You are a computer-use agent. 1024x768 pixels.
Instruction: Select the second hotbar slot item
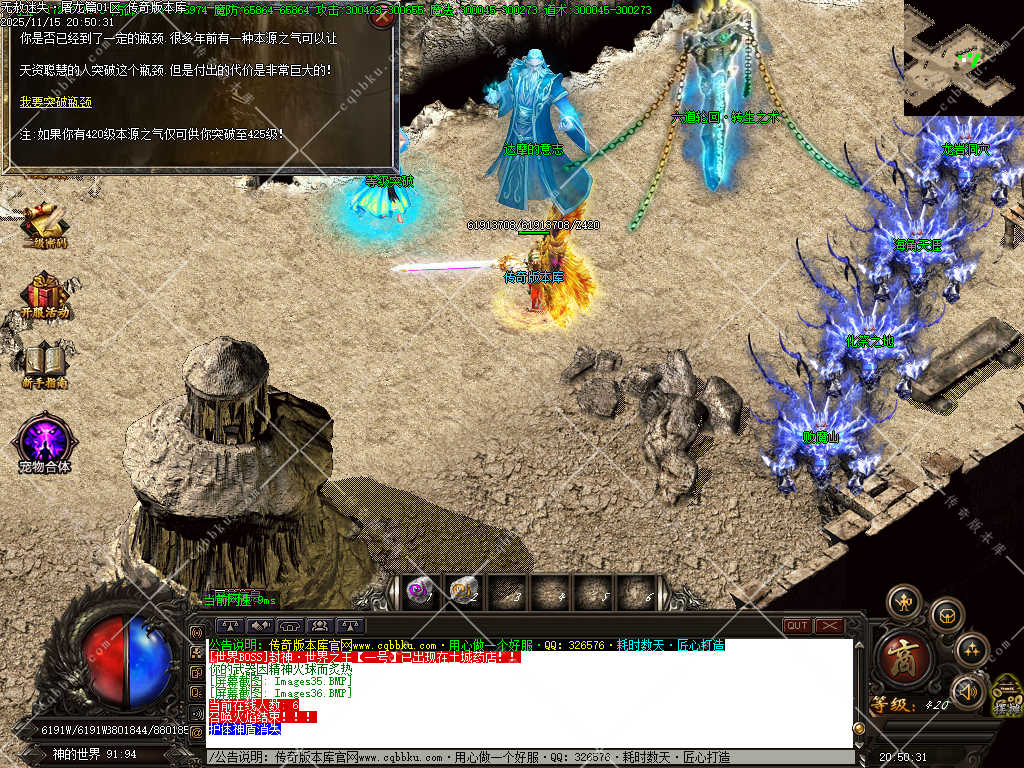click(463, 592)
